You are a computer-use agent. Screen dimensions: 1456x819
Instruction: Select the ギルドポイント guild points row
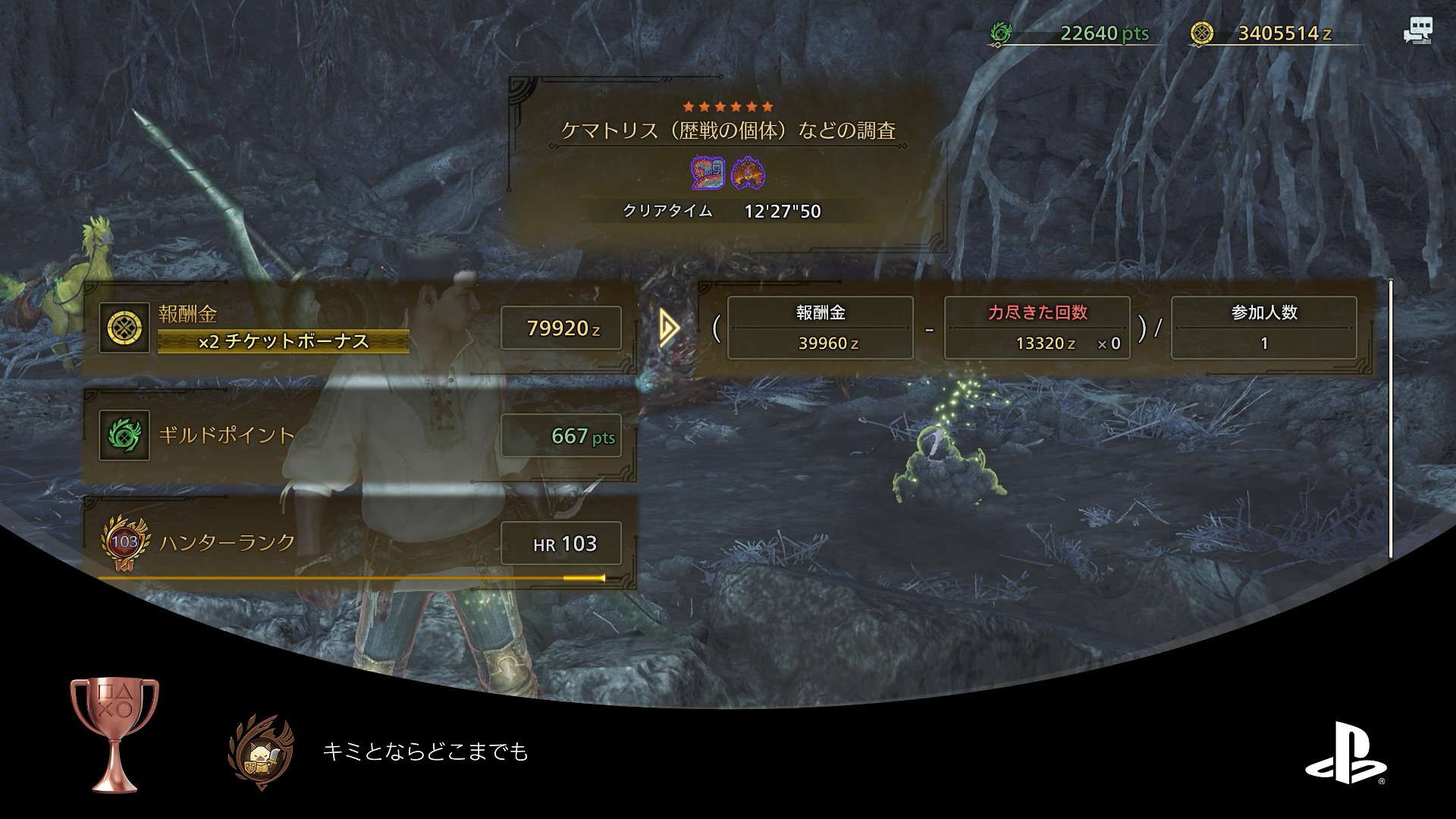coord(359,435)
